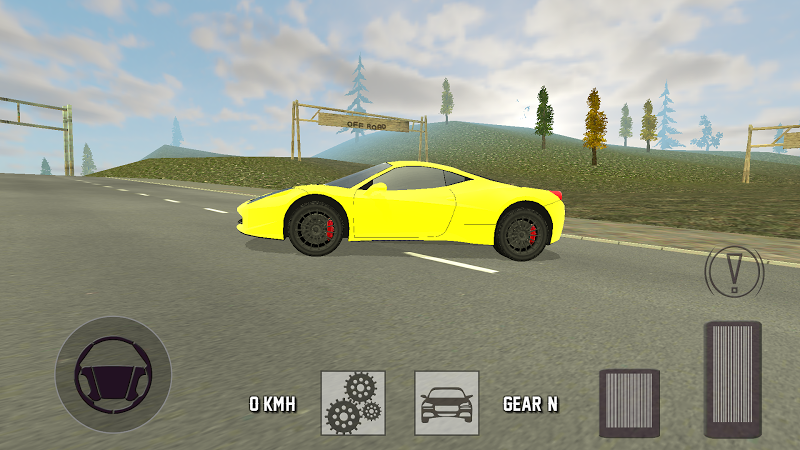The width and height of the screenshot is (800, 450).
Task: Hit the tall accelerator pedal
Action: pyautogui.click(x=733, y=379)
